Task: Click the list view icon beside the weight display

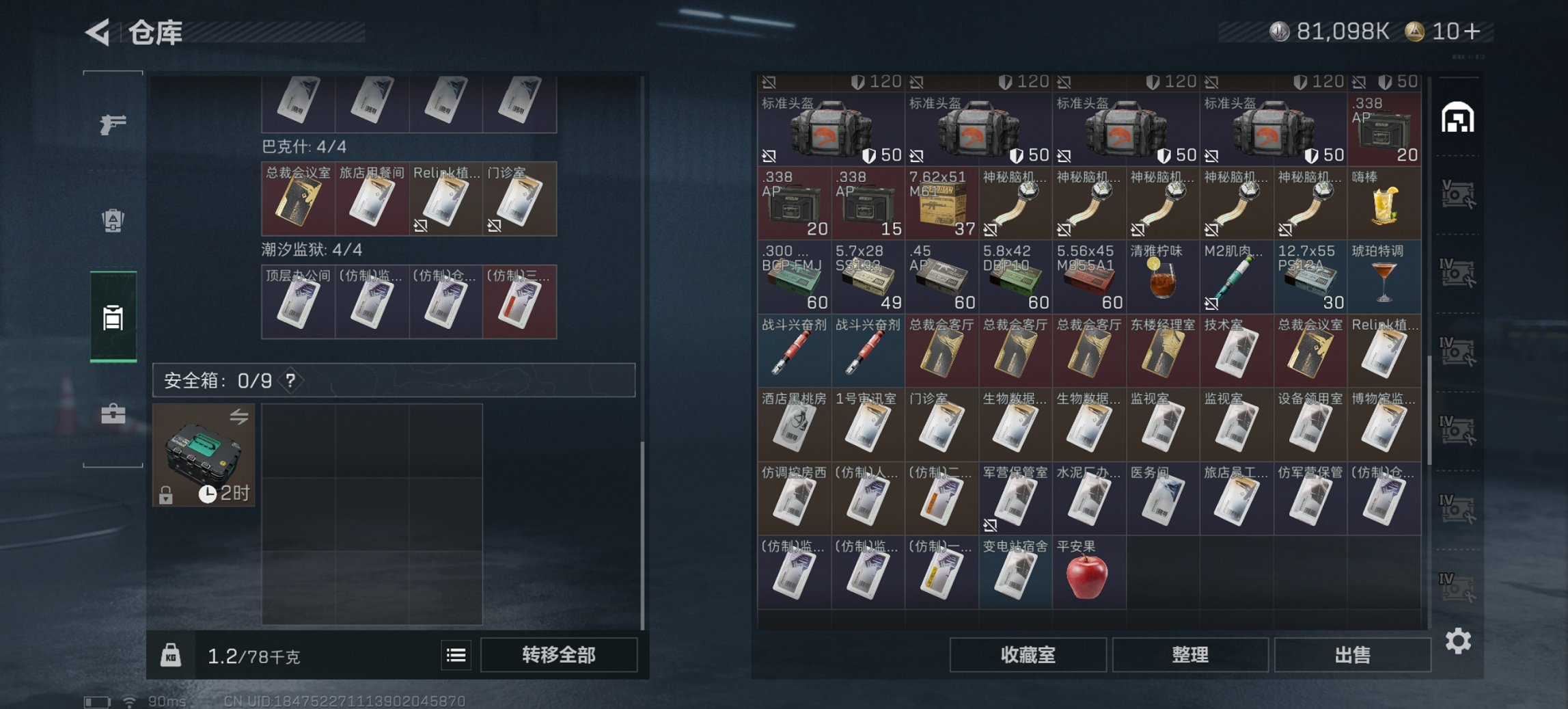Action: coord(455,655)
